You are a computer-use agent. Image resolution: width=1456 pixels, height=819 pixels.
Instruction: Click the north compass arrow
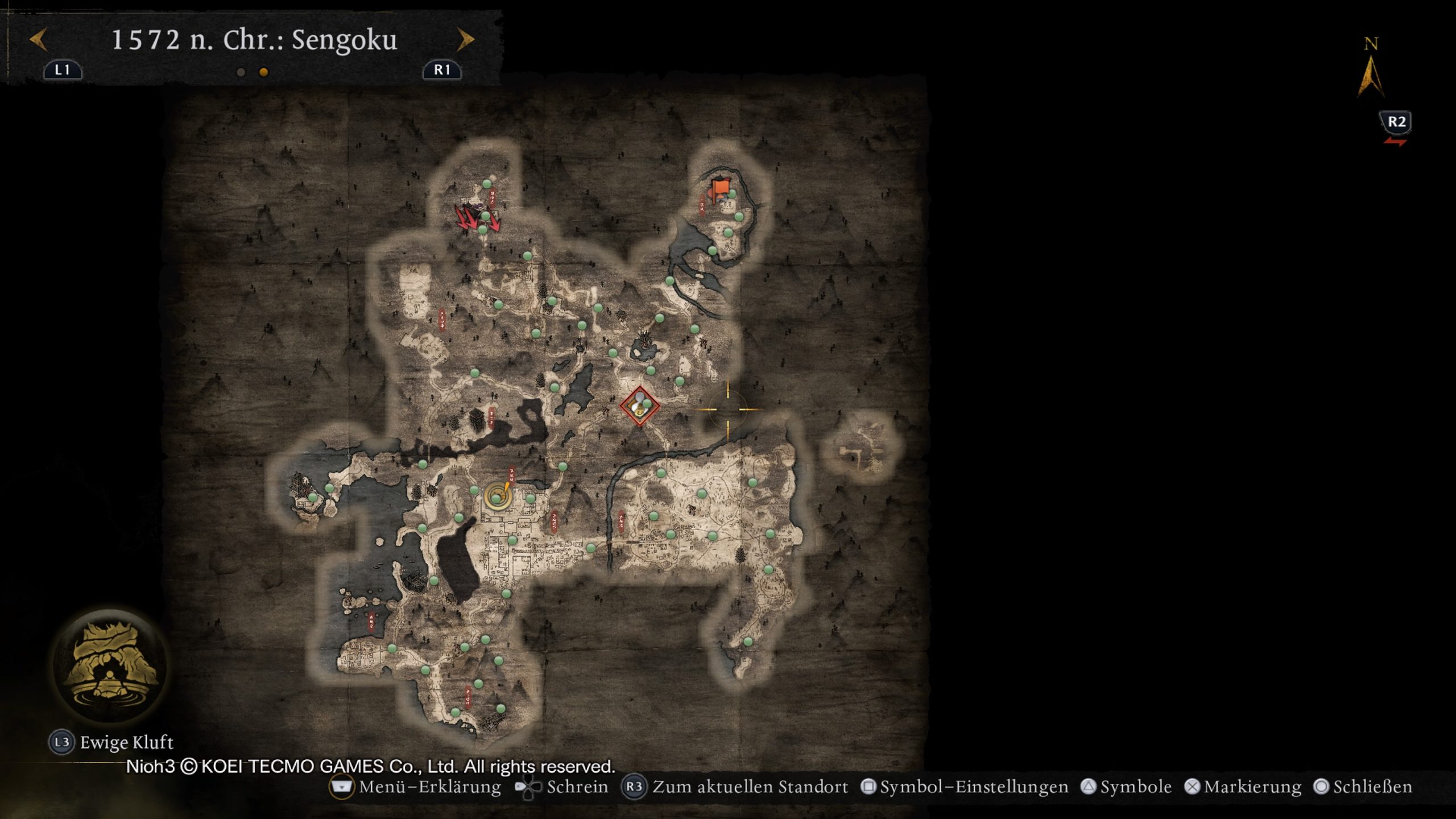tap(1371, 77)
